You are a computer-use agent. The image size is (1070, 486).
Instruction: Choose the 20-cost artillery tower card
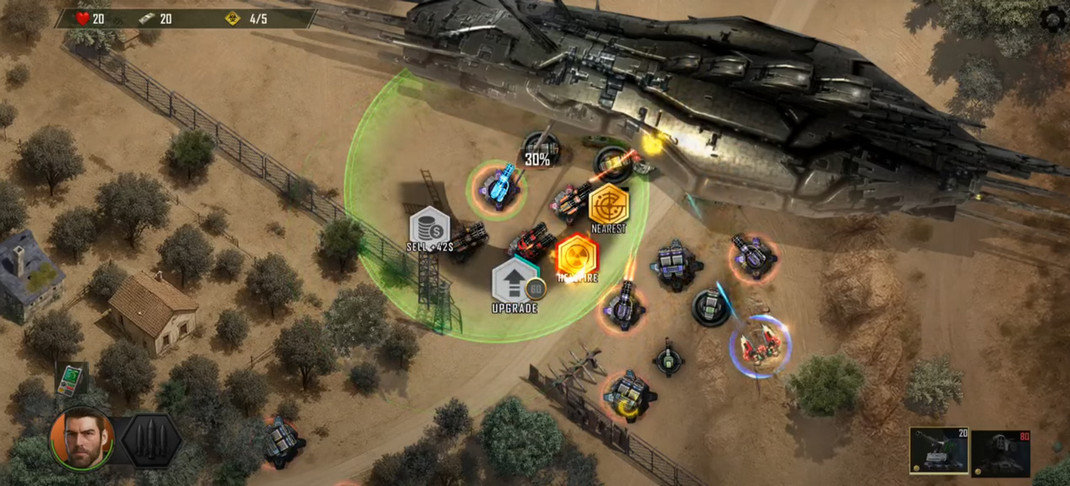coord(937,451)
